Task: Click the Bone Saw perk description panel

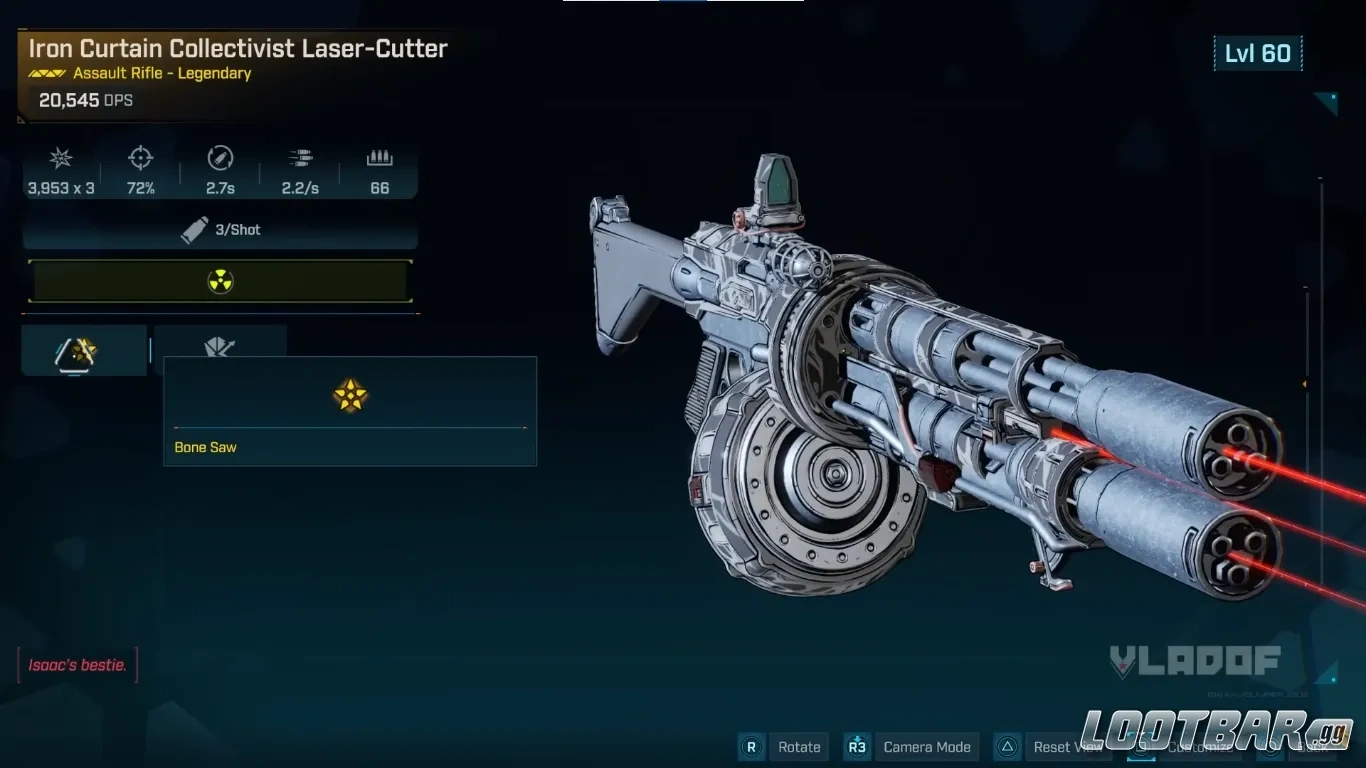Action: (x=350, y=411)
